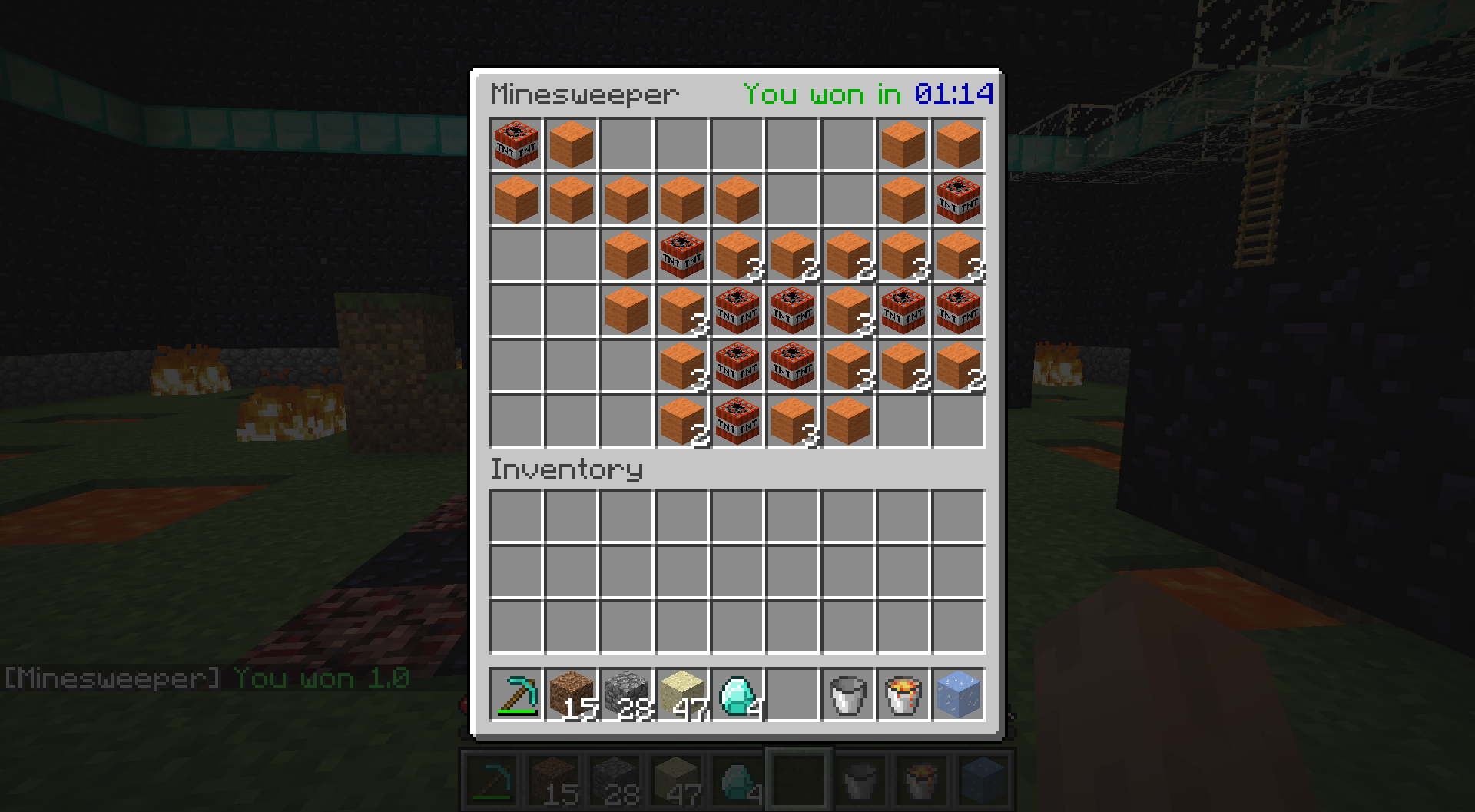Click the Inventory section label
1475x812 pixels.
(x=566, y=469)
